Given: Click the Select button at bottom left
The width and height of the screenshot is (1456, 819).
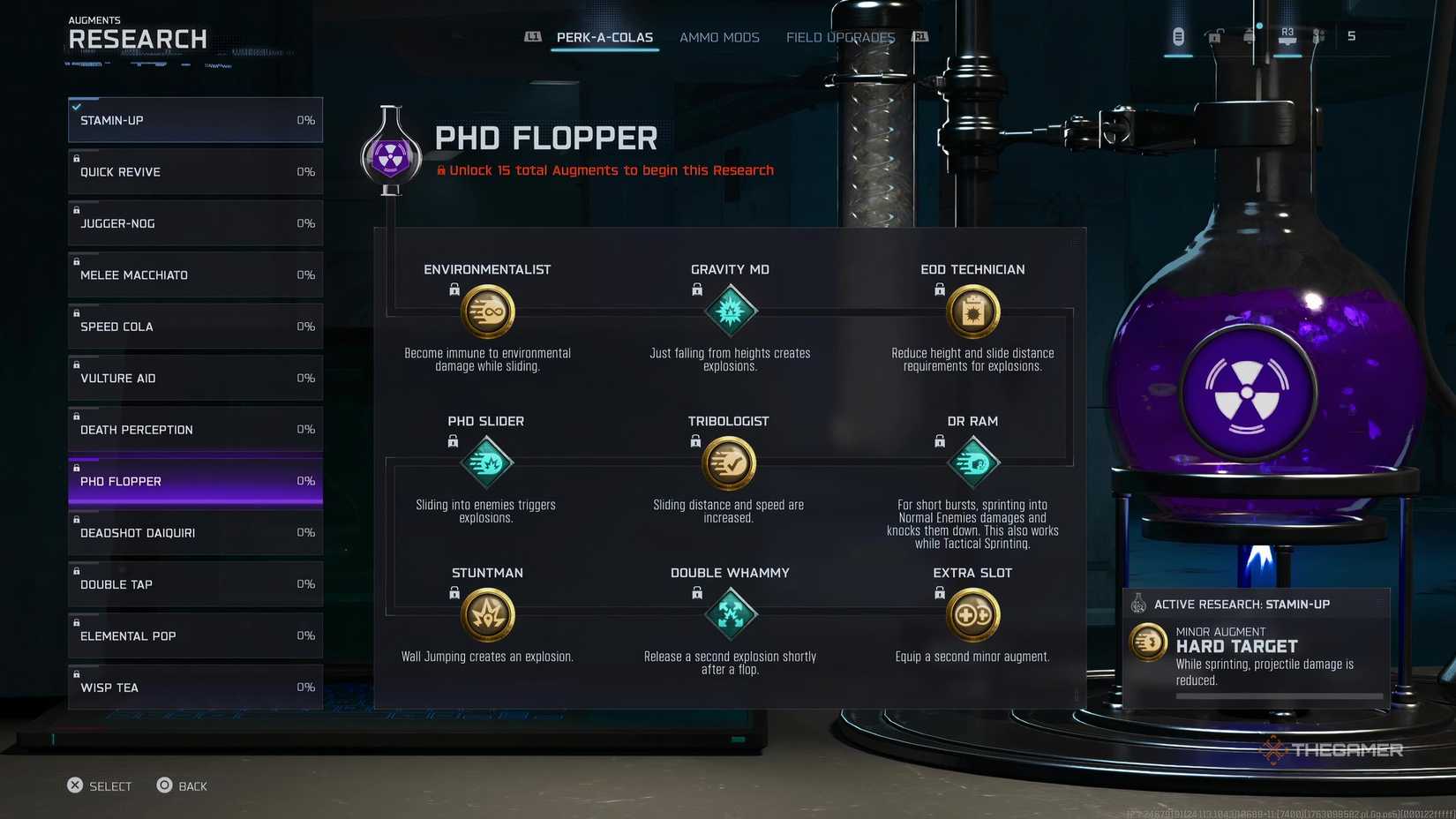Looking at the screenshot, I should (100, 785).
